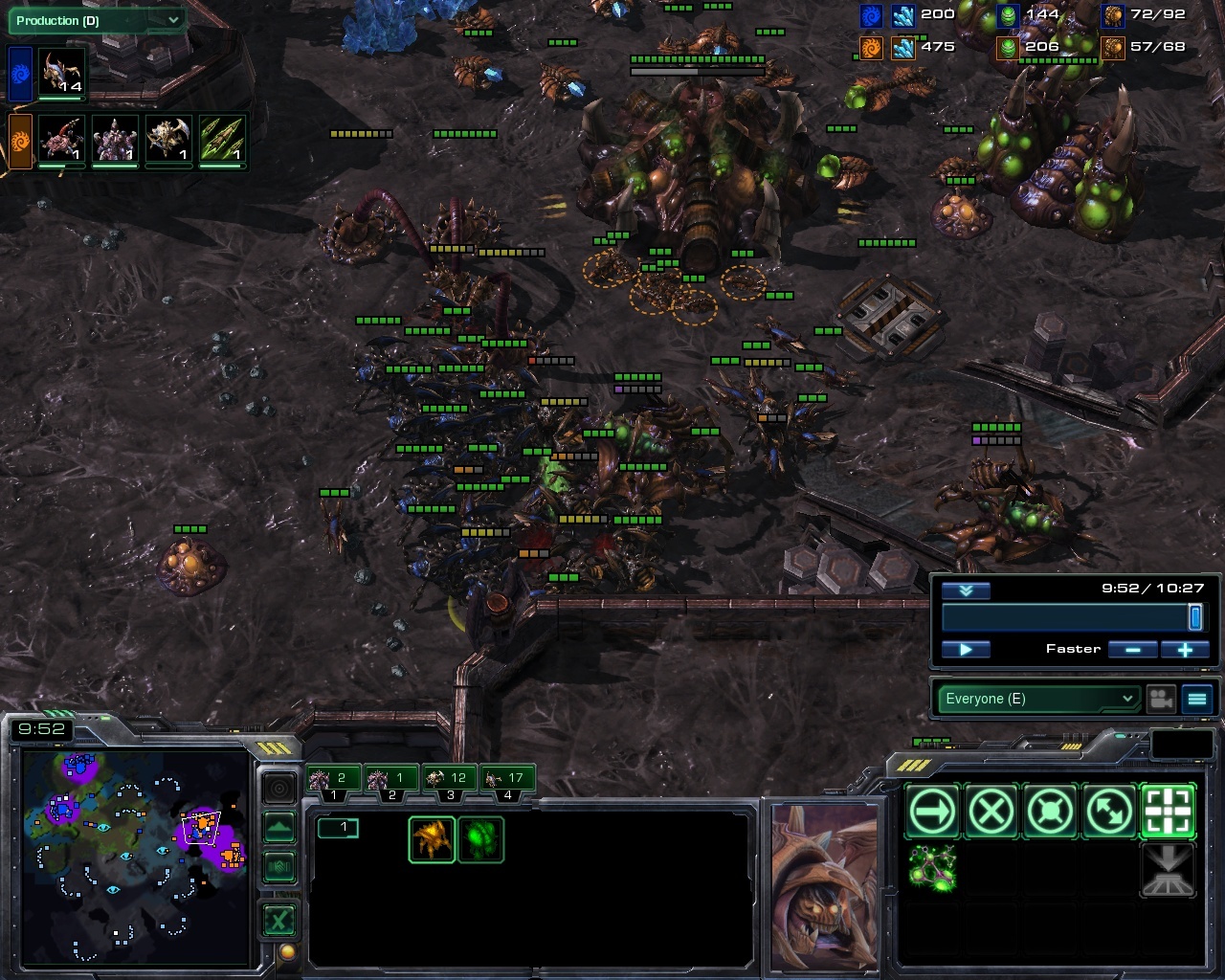Toggle the replay camera button

click(1161, 699)
